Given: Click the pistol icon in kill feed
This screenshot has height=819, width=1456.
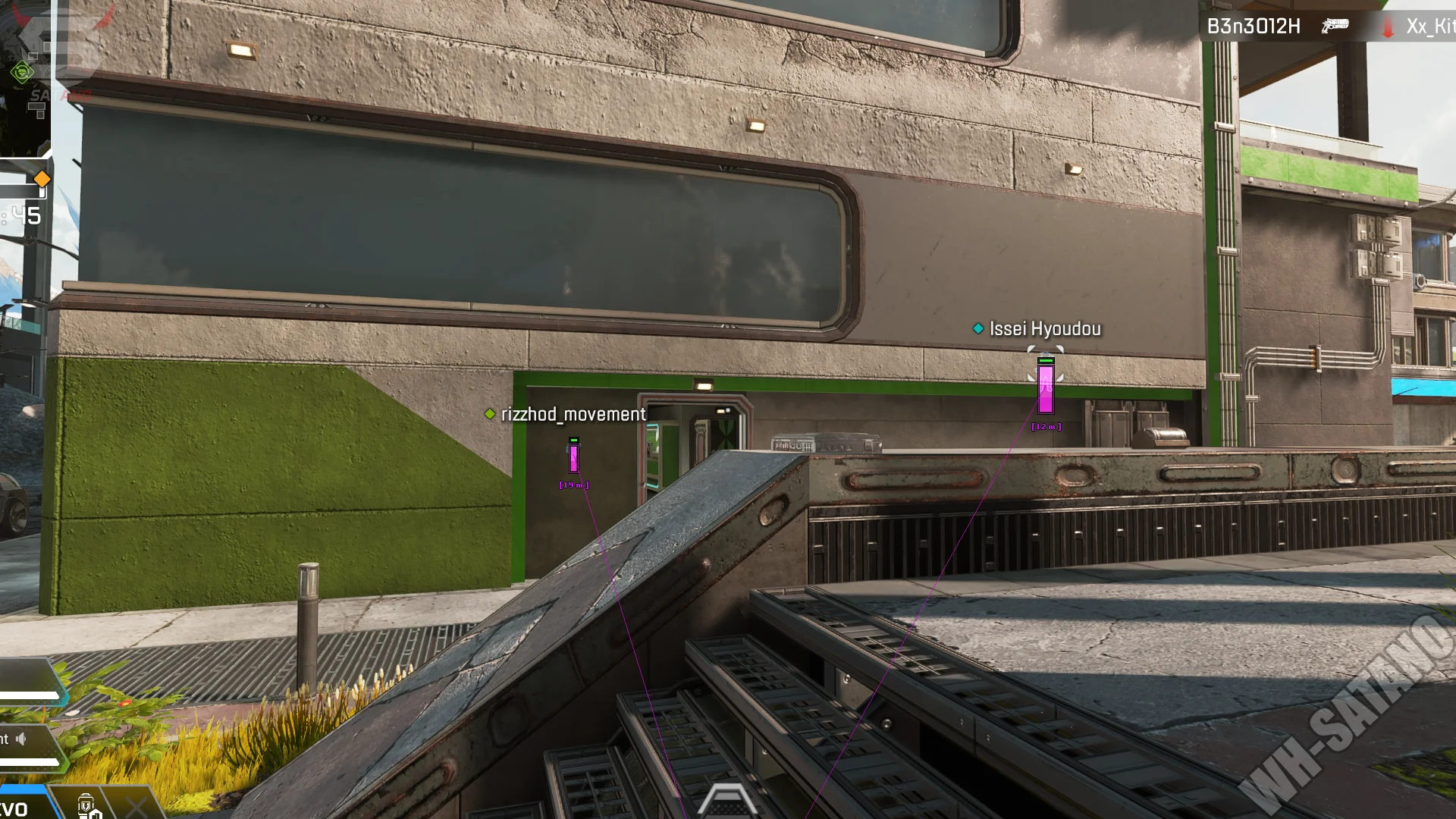Looking at the screenshot, I should coord(1335,26).
